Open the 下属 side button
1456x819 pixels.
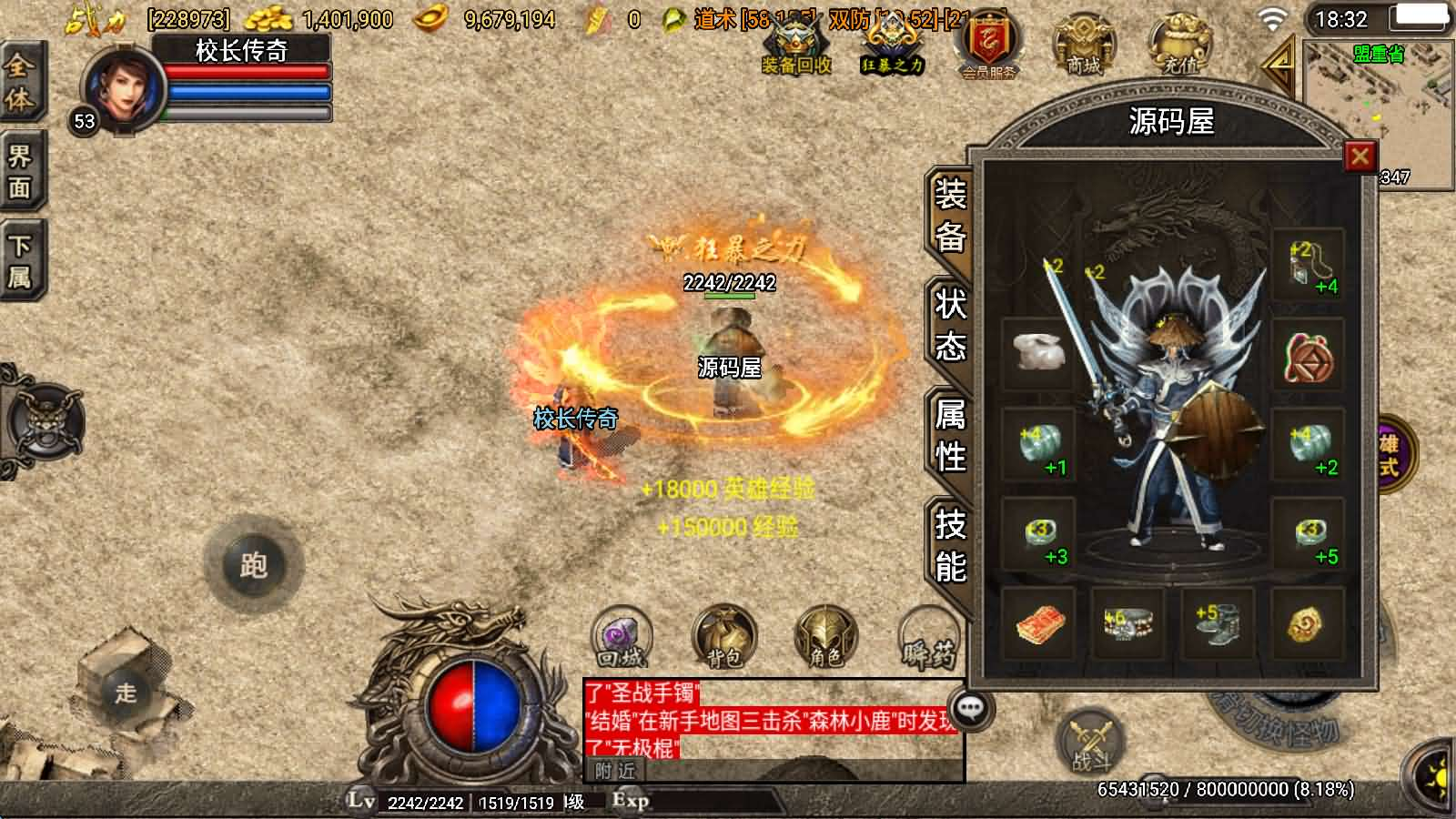click(x=19, y=260)
